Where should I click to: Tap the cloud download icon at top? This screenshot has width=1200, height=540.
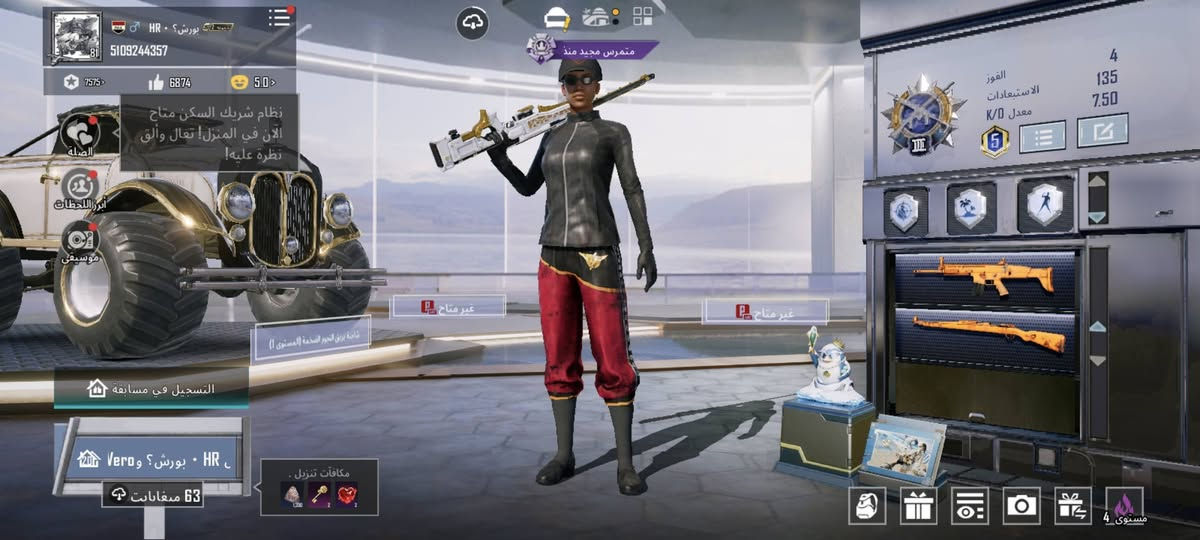[472, 22]
